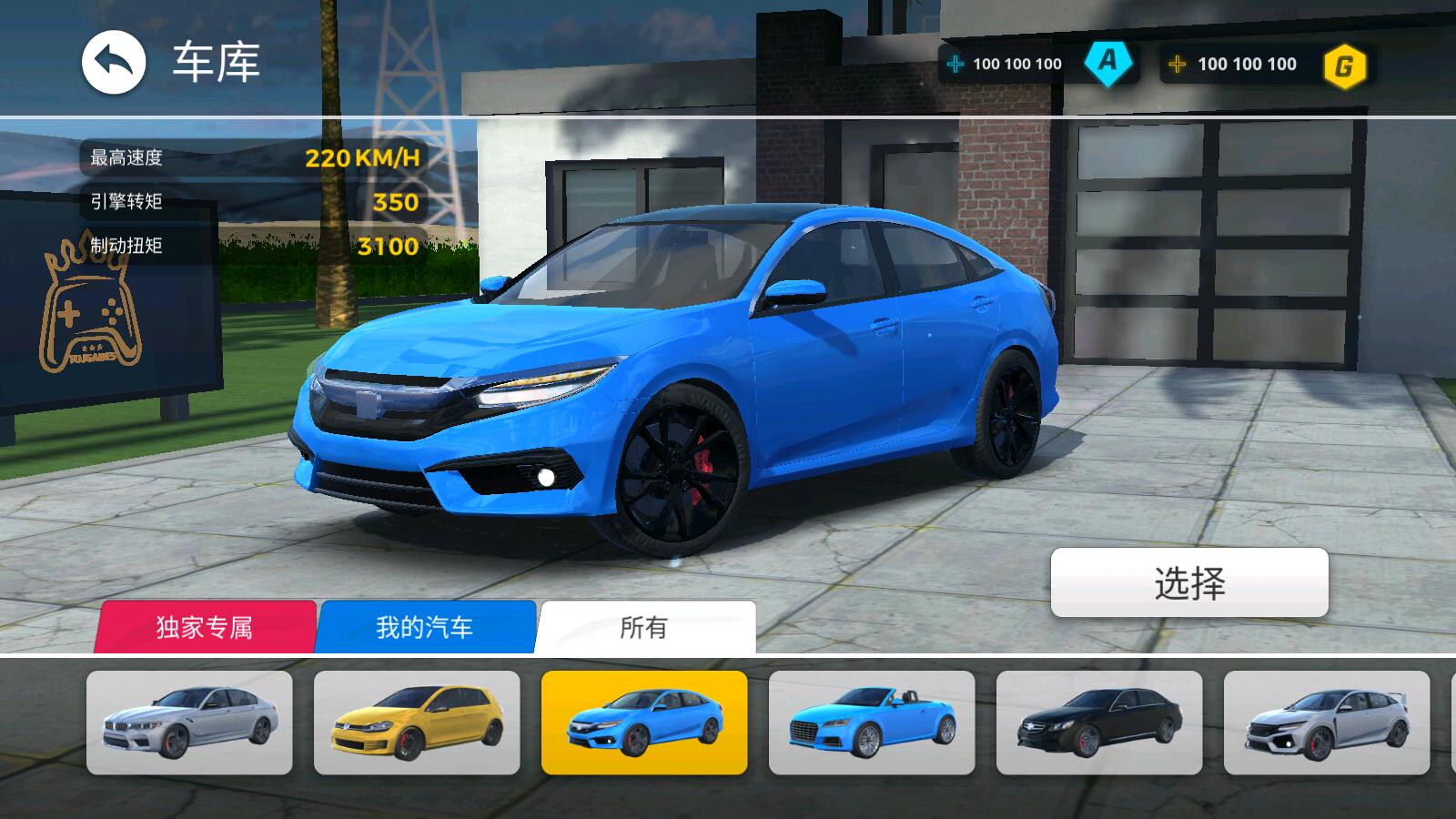Screen dimensions: 1456x819
Task: Choose the yellow Volkswagen hatchback thumbnail
Action: pyautogui.click(x=417, y=723)
